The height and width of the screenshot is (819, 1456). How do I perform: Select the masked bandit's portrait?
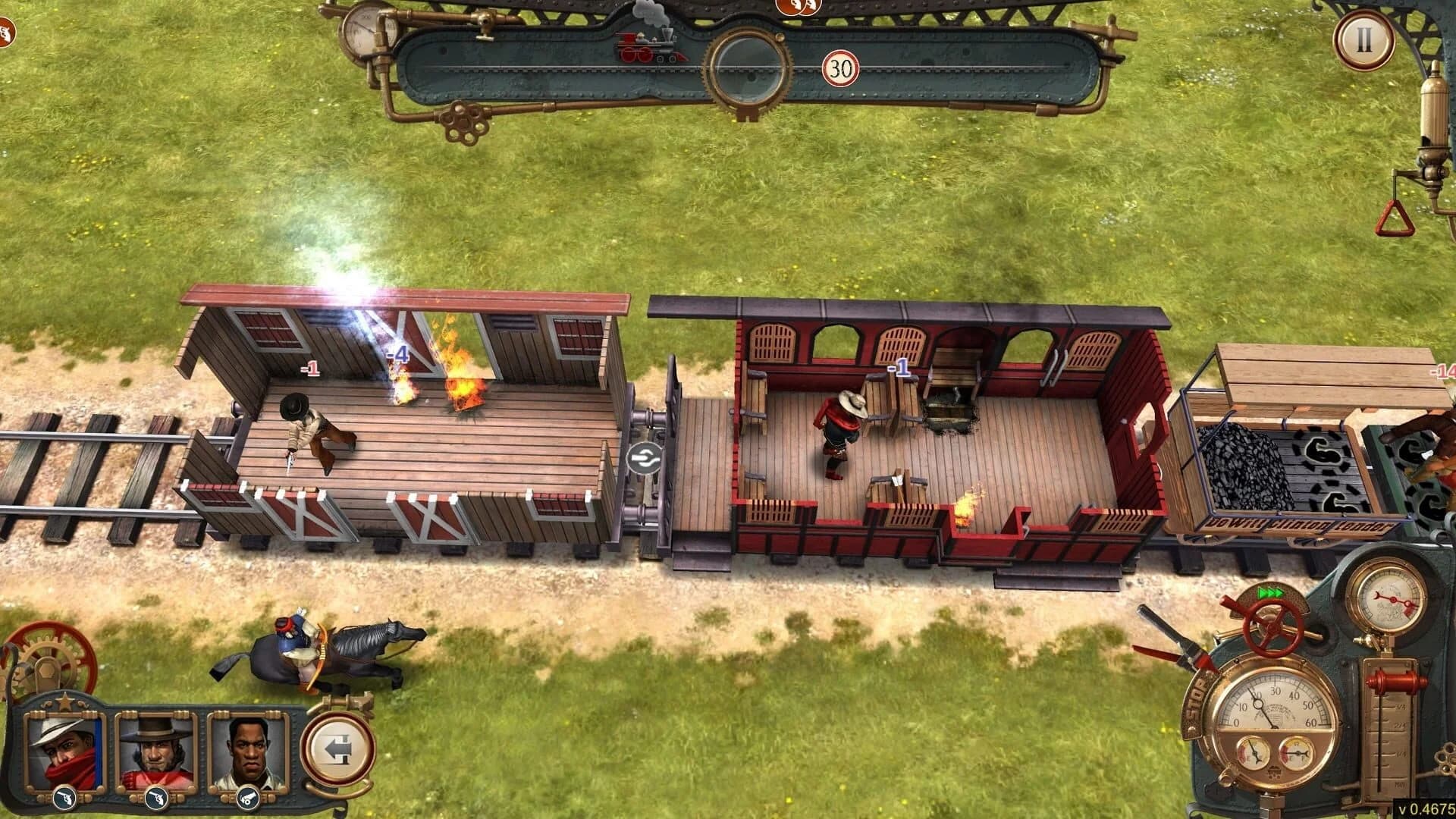[x=64, y=751]
